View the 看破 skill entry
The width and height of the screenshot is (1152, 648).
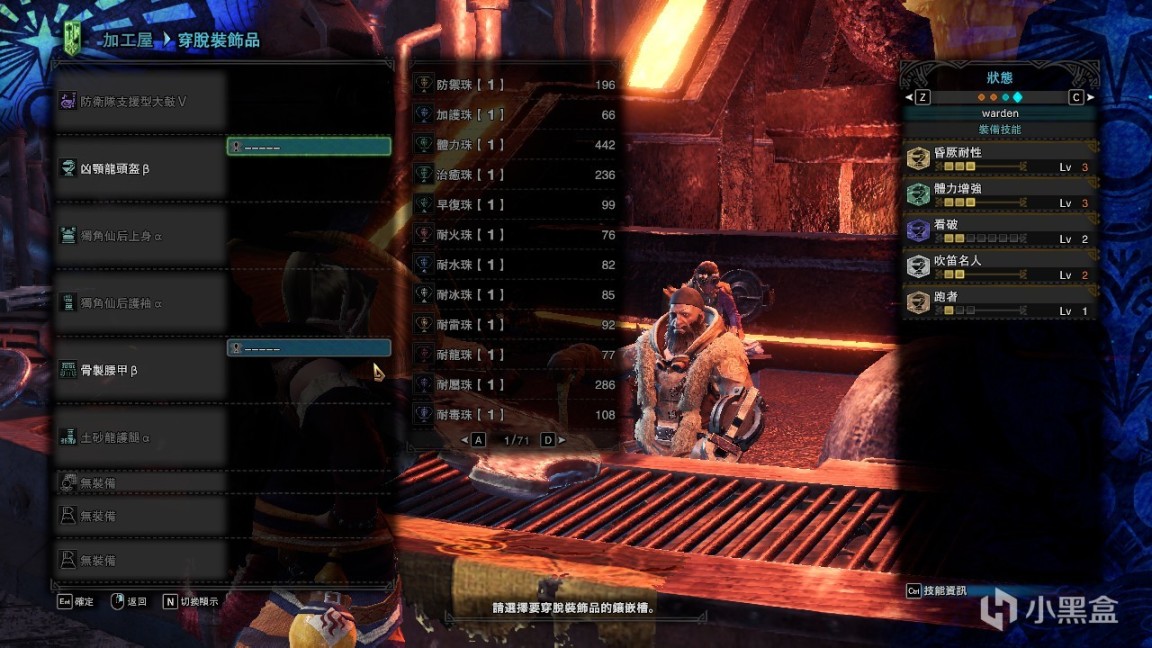[1000, 232]
